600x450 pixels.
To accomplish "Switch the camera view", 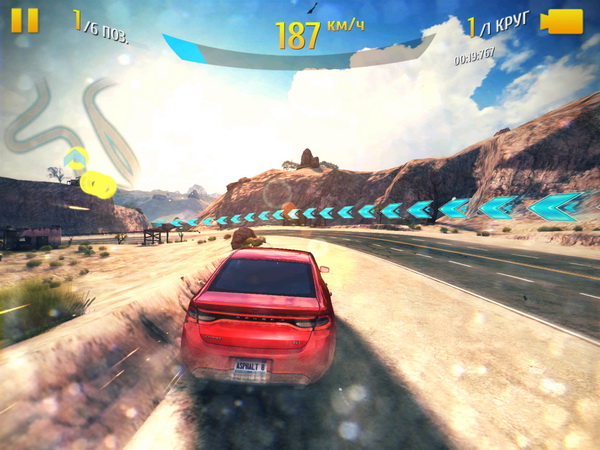I will [x=562, y=22].
